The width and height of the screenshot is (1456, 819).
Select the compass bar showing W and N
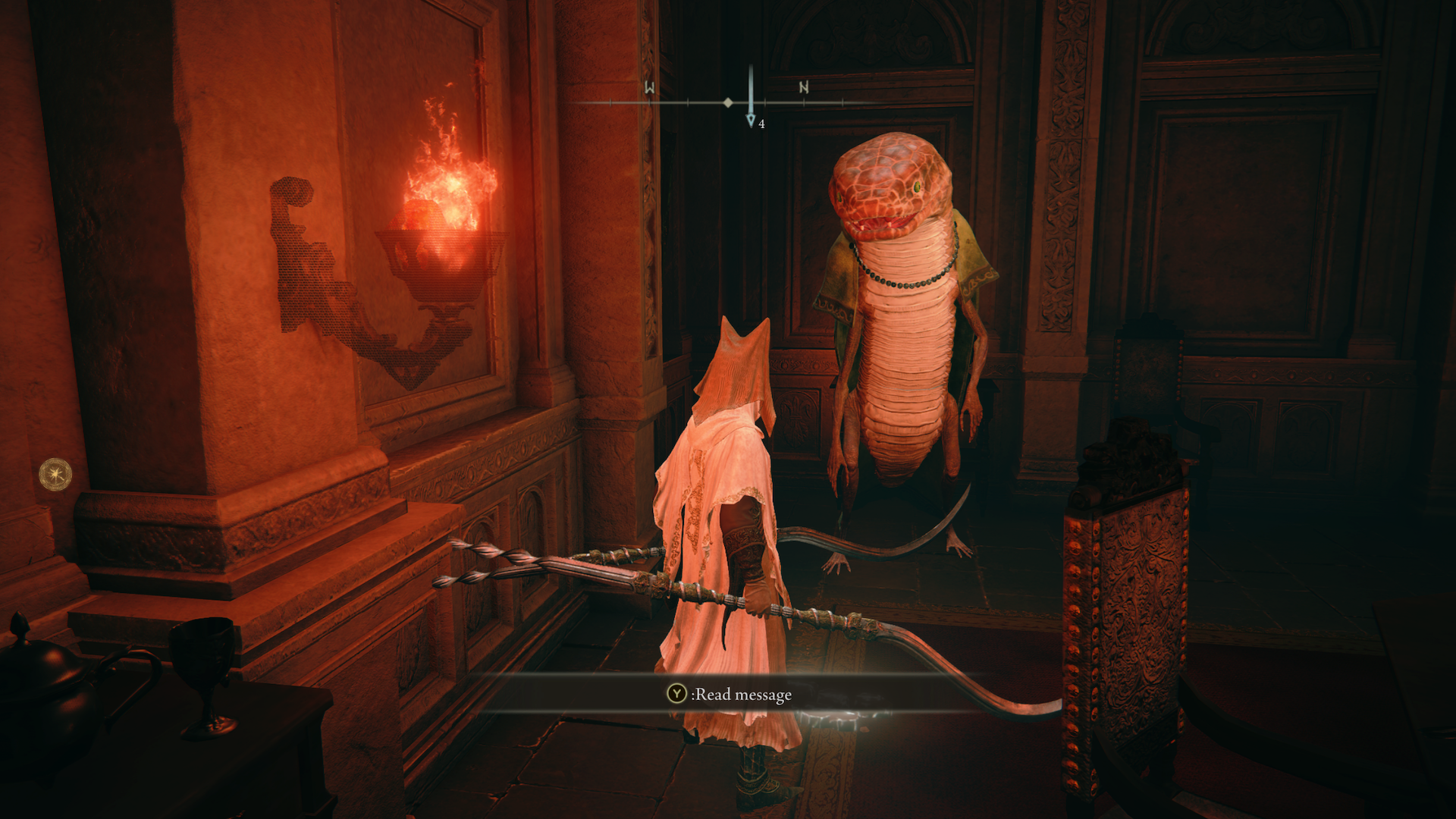(726, 102)
